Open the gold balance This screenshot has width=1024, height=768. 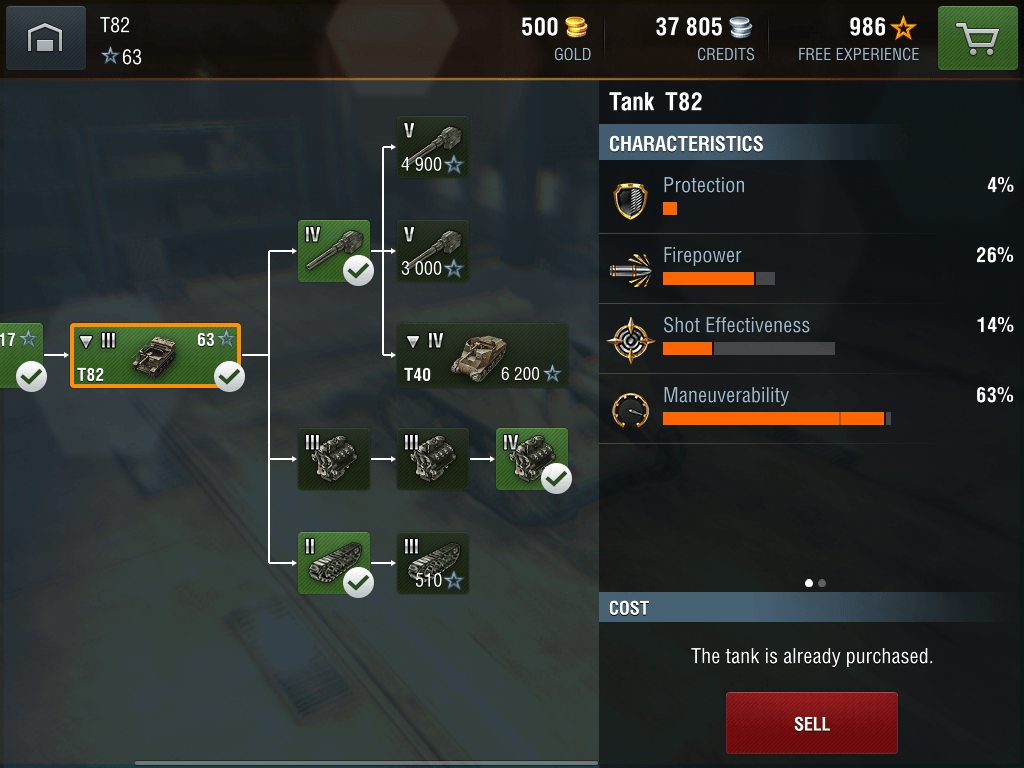pyautogui.click(x=556, y=38)
